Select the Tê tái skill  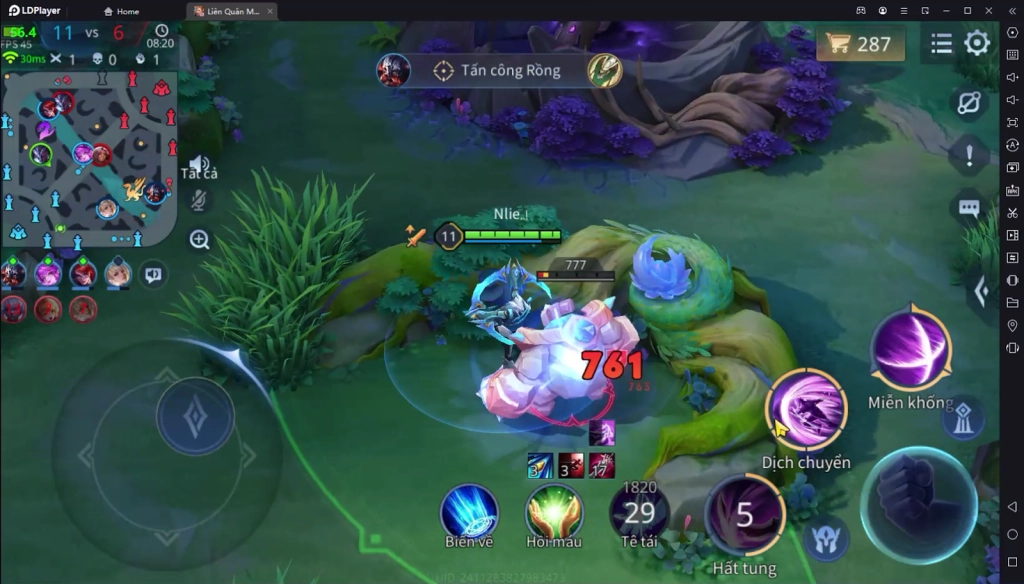click(x=639, y=514)
